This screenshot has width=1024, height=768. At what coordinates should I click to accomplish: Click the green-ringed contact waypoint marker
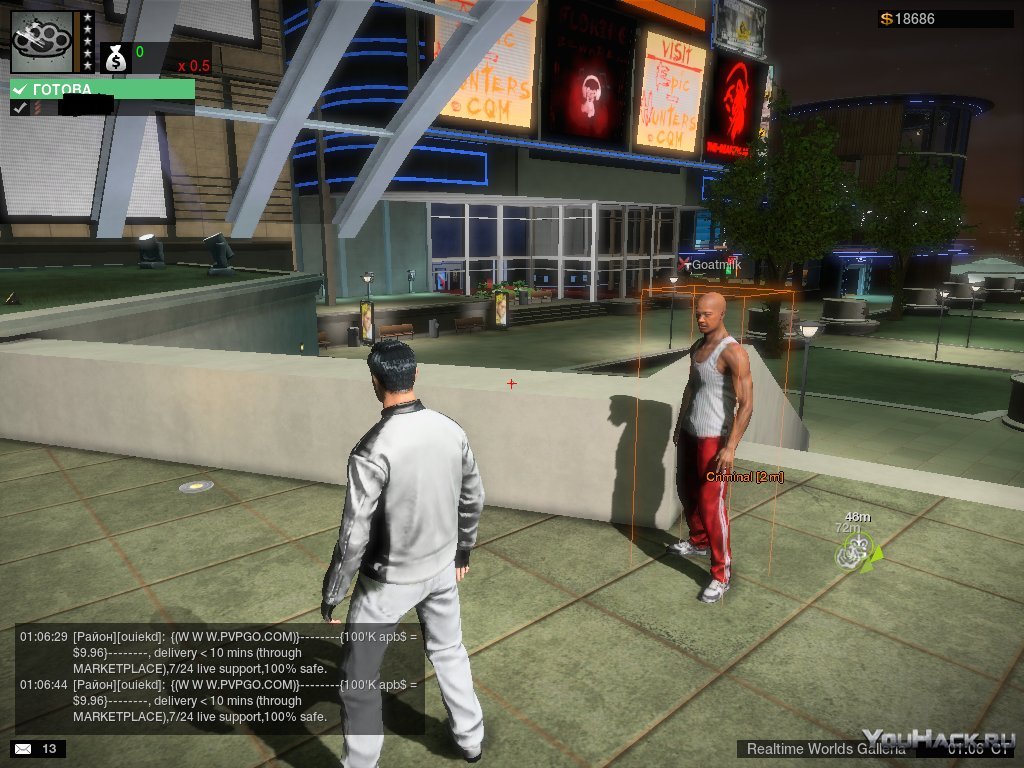click(855, 551)
